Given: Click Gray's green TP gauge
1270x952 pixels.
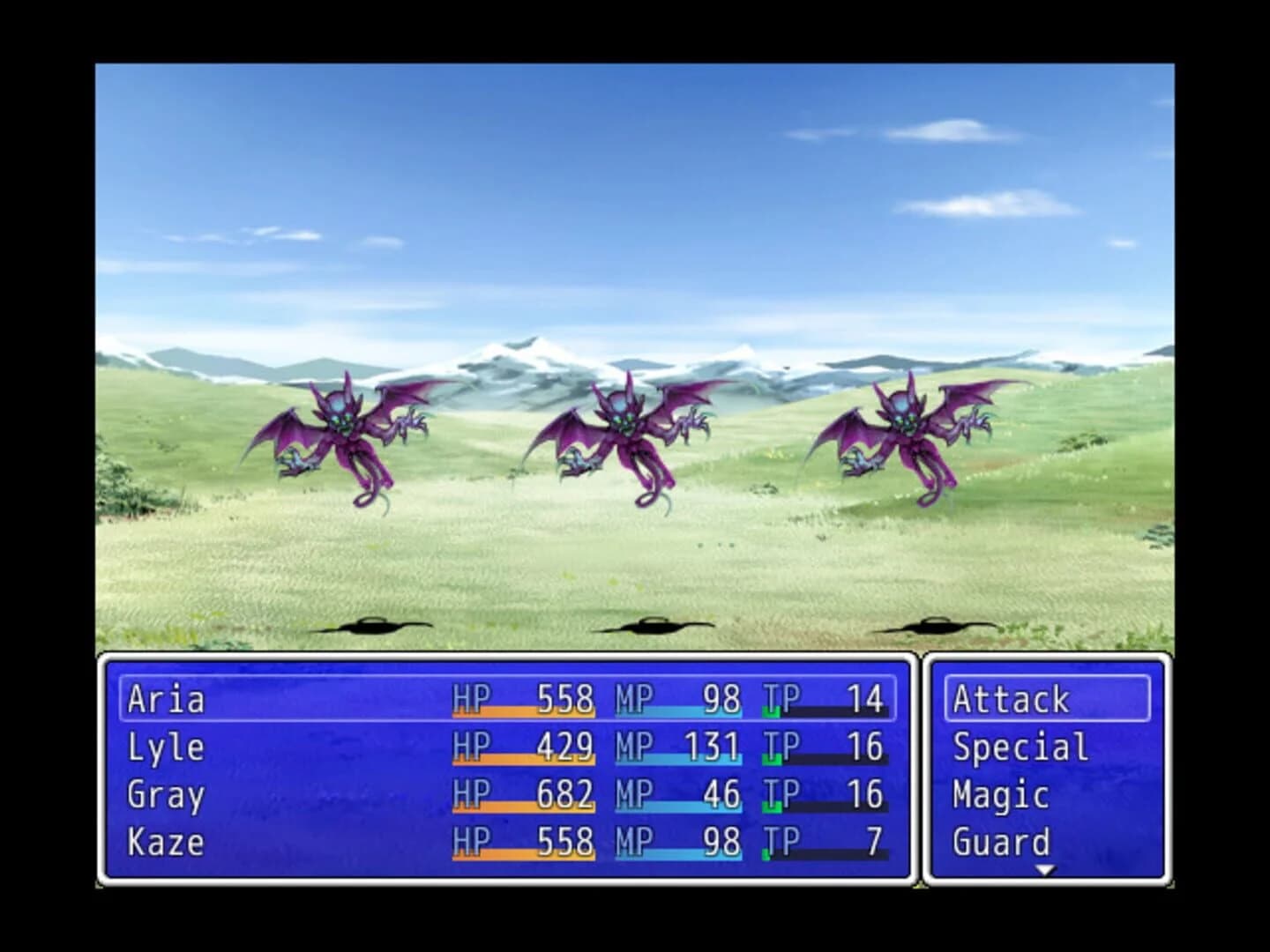Looking at the screenshot, I should click(794, 807).
